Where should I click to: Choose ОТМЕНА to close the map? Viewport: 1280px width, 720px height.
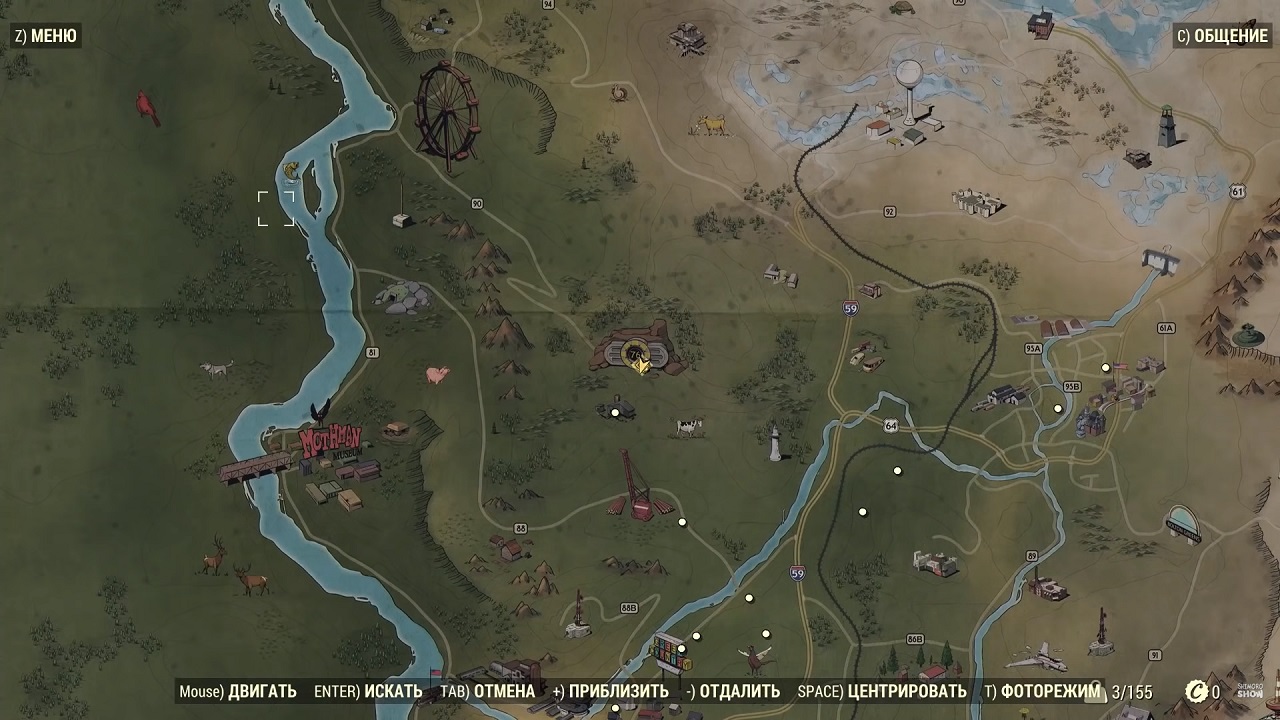click(473, 691)
